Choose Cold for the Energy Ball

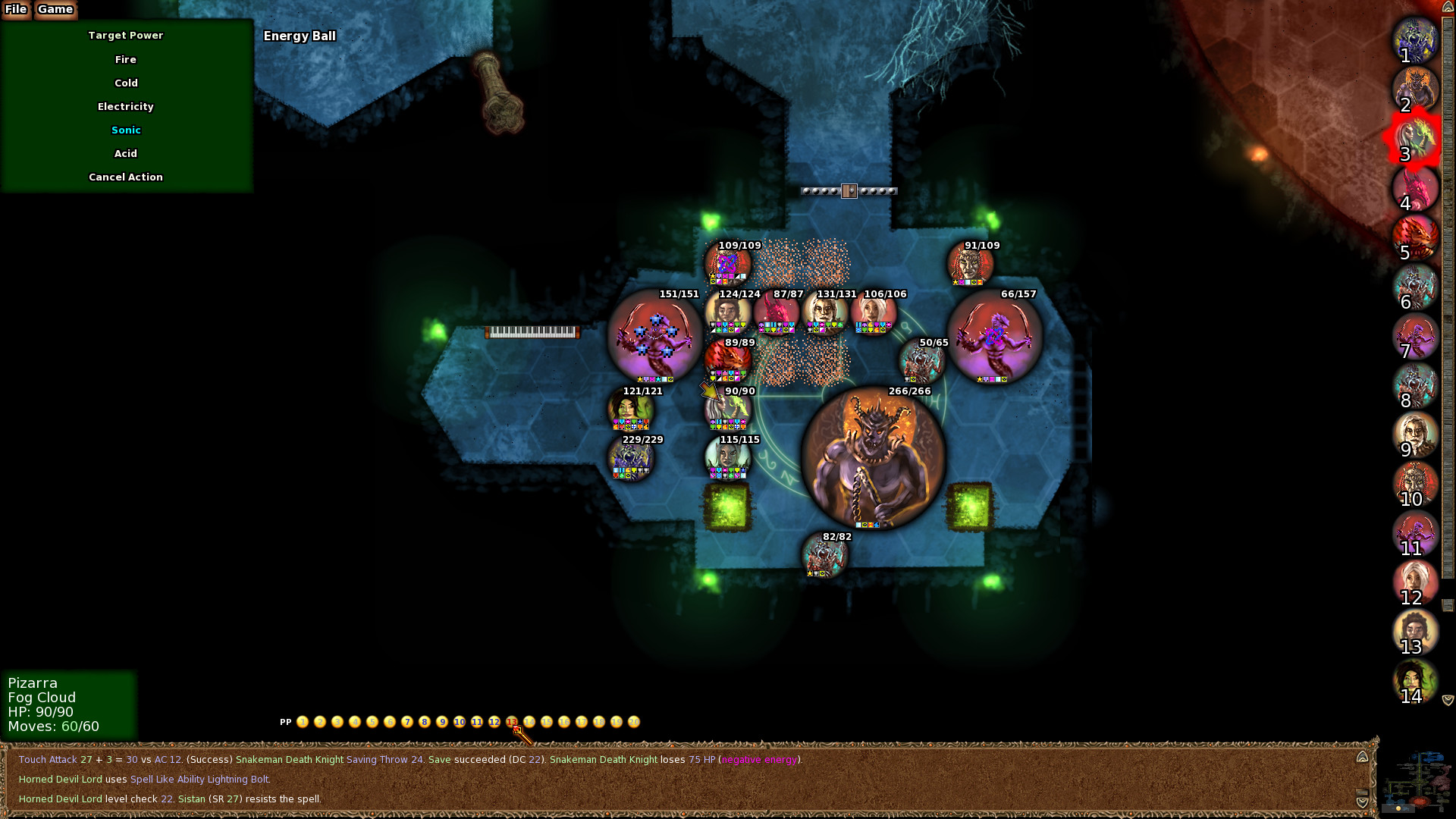click(x=126, y=83)
